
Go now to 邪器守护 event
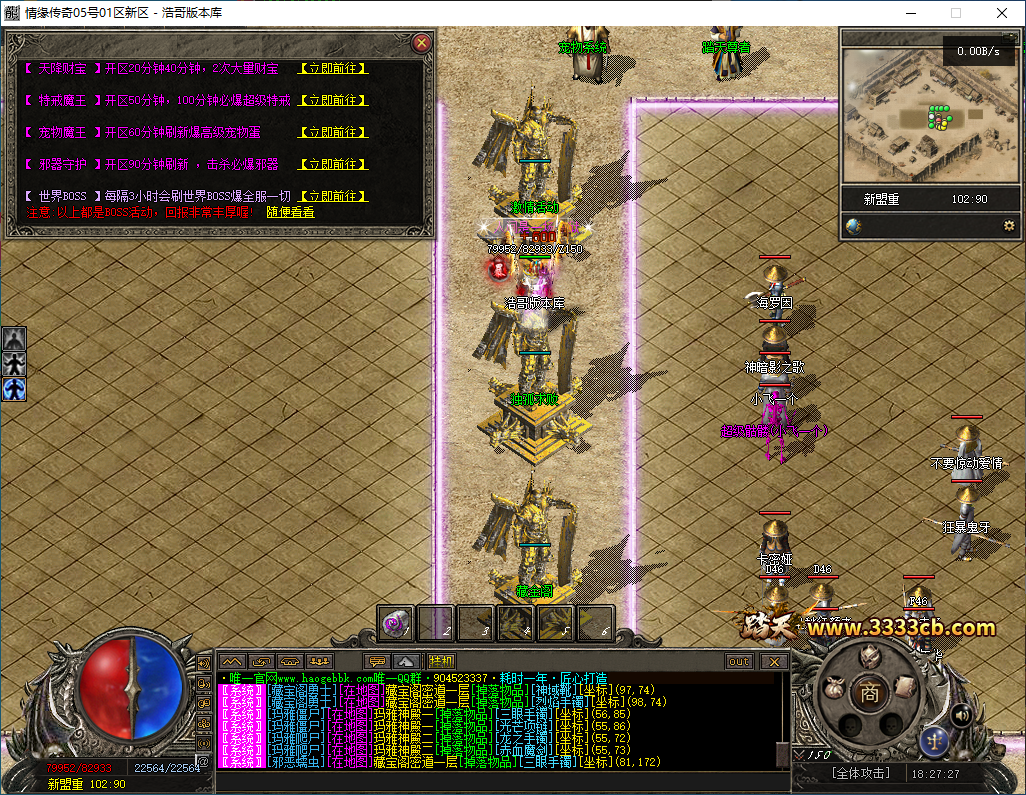pyautogui.click(x=333, y=164)
